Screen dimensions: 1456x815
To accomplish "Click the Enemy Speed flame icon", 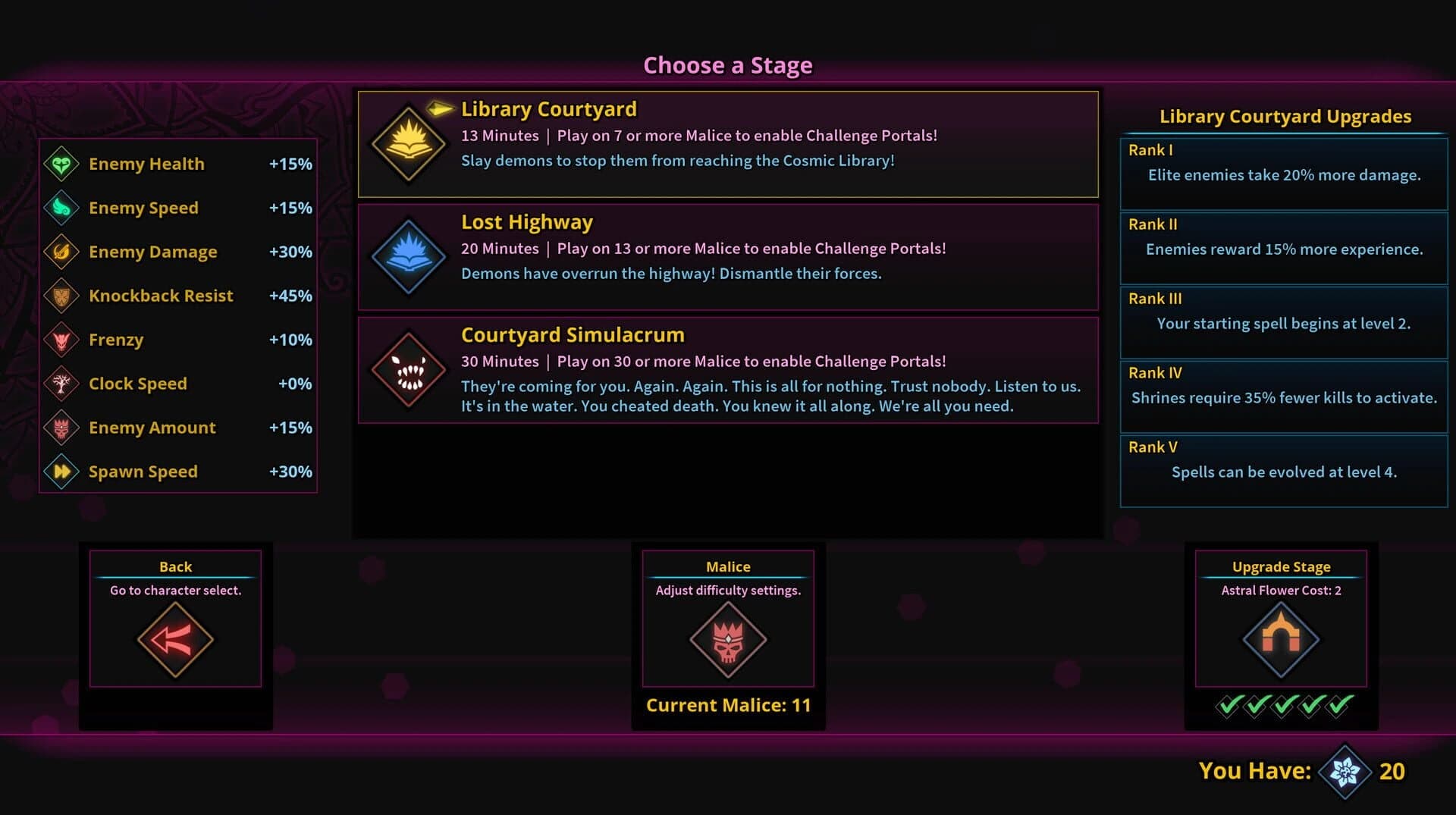I will pyautogui.click(x=63, y=208).
